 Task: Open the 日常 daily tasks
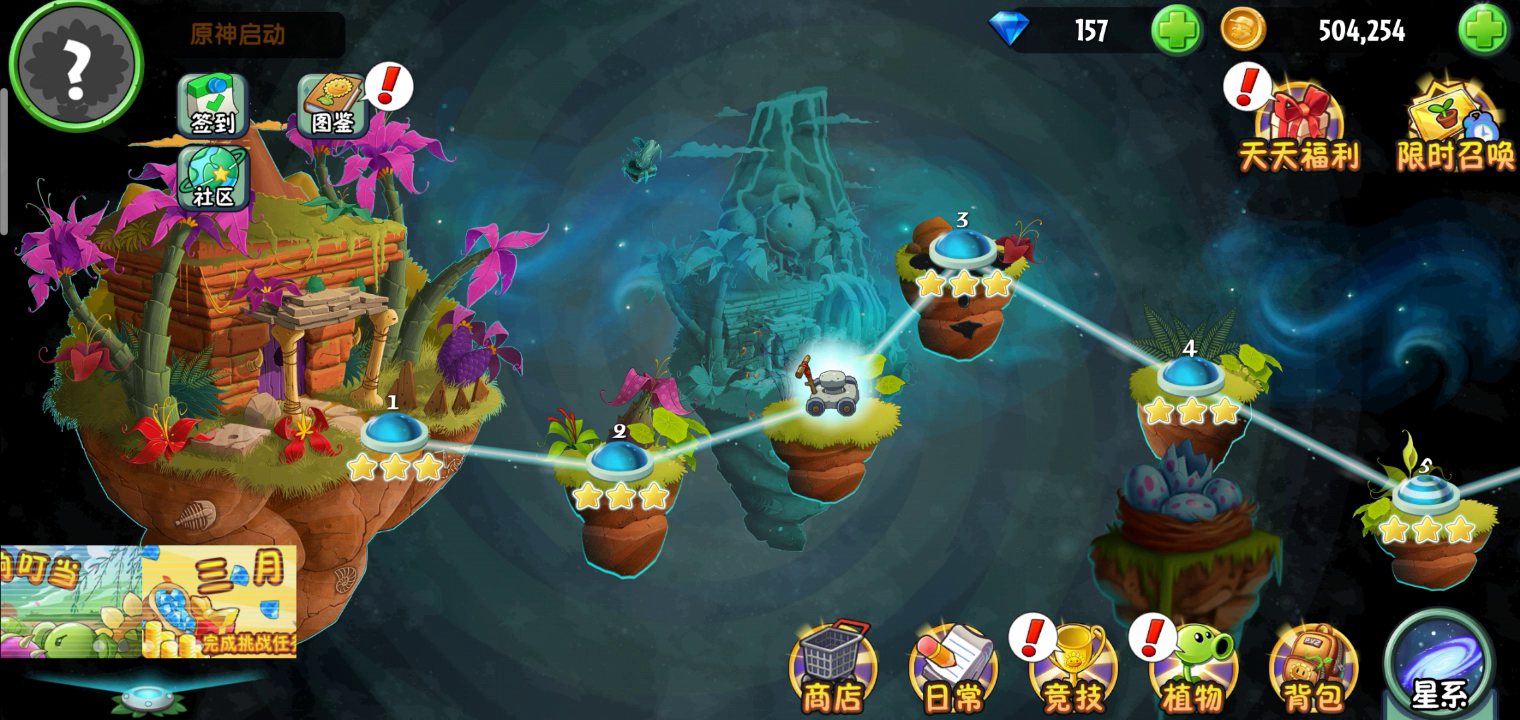pos(952,665)
